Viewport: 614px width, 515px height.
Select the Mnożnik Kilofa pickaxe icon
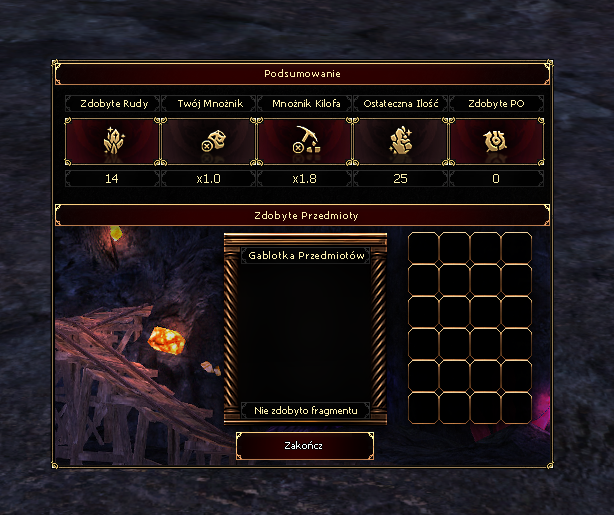pos(305,144)
